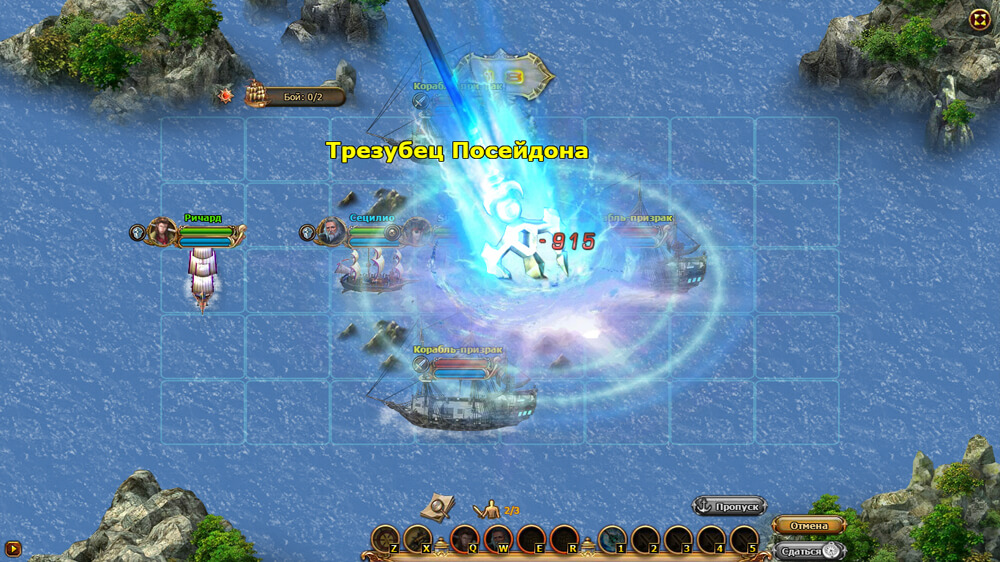
Task: Activate the Z ship wheel ability
Action: coord(385,540)
